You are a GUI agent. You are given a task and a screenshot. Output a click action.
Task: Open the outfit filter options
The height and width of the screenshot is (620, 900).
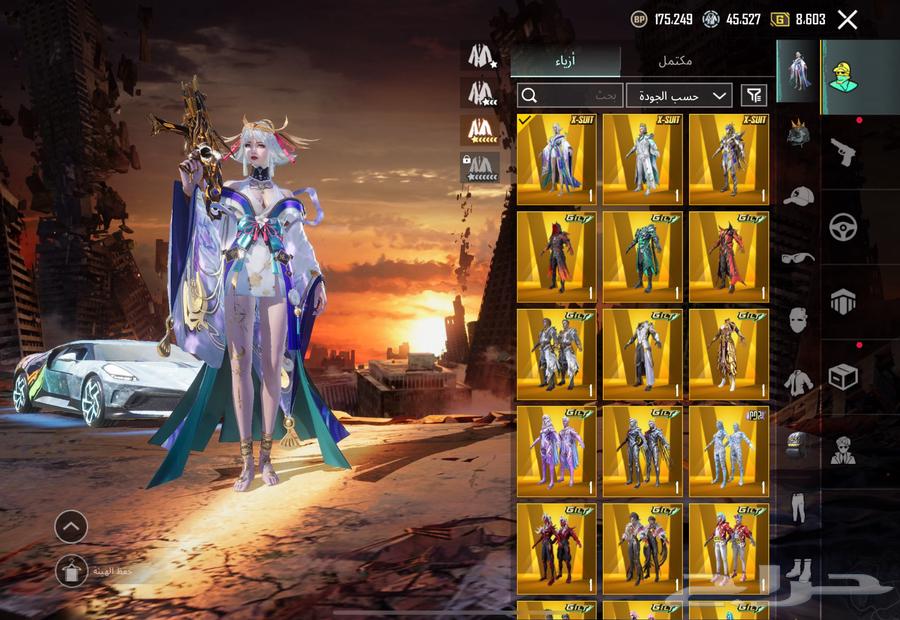(754, 95)
